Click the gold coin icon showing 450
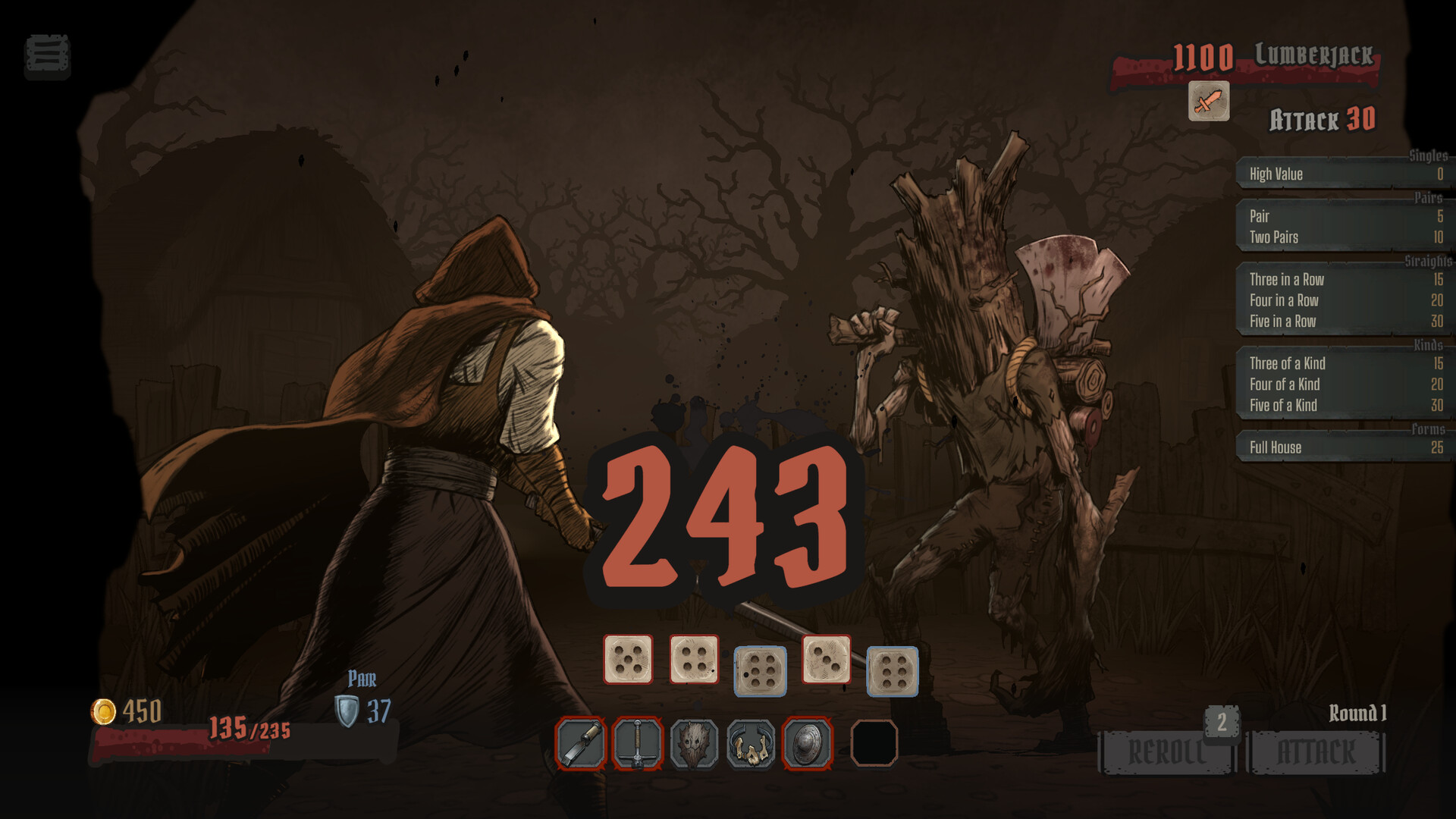 coord(104,711)
